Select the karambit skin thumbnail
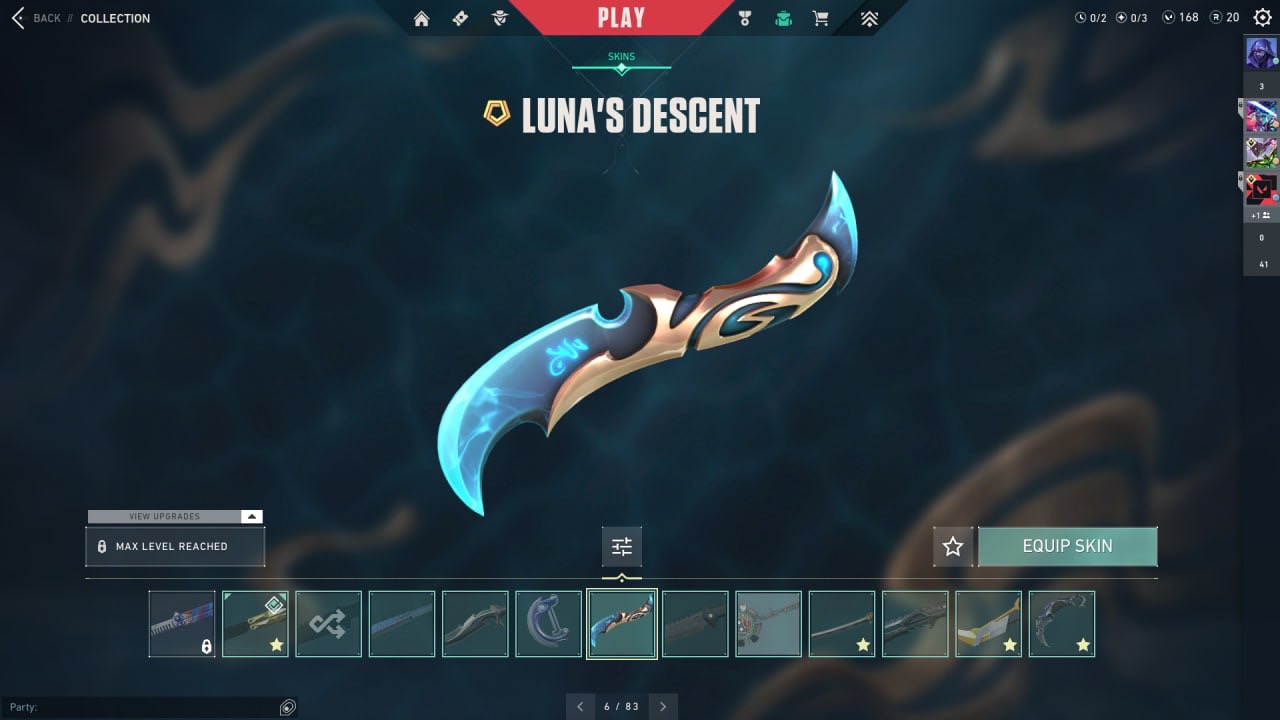The image size is (1280, 720). [x=1062, y=624]
